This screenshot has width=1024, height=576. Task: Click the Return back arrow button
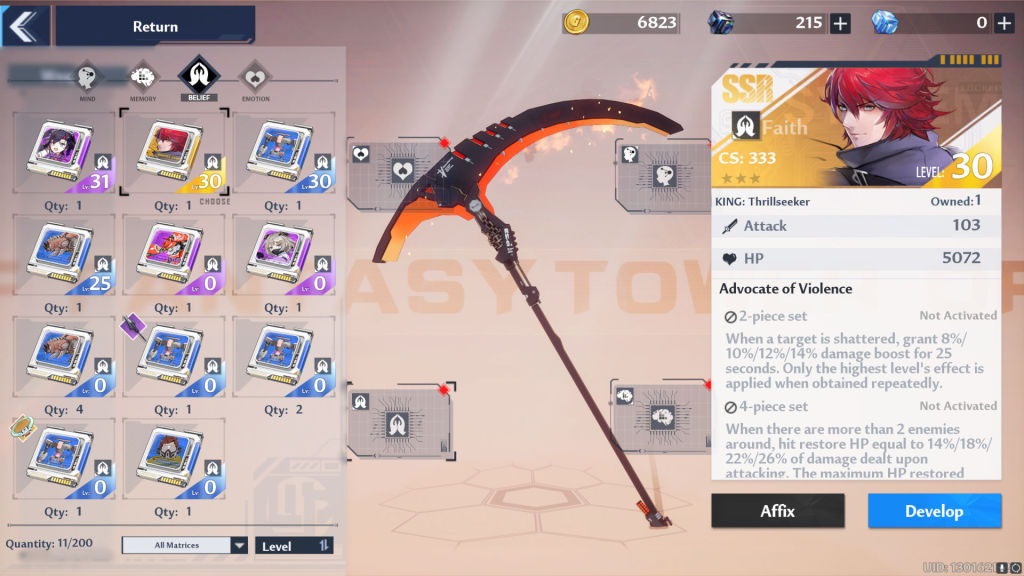coord(24,26)
